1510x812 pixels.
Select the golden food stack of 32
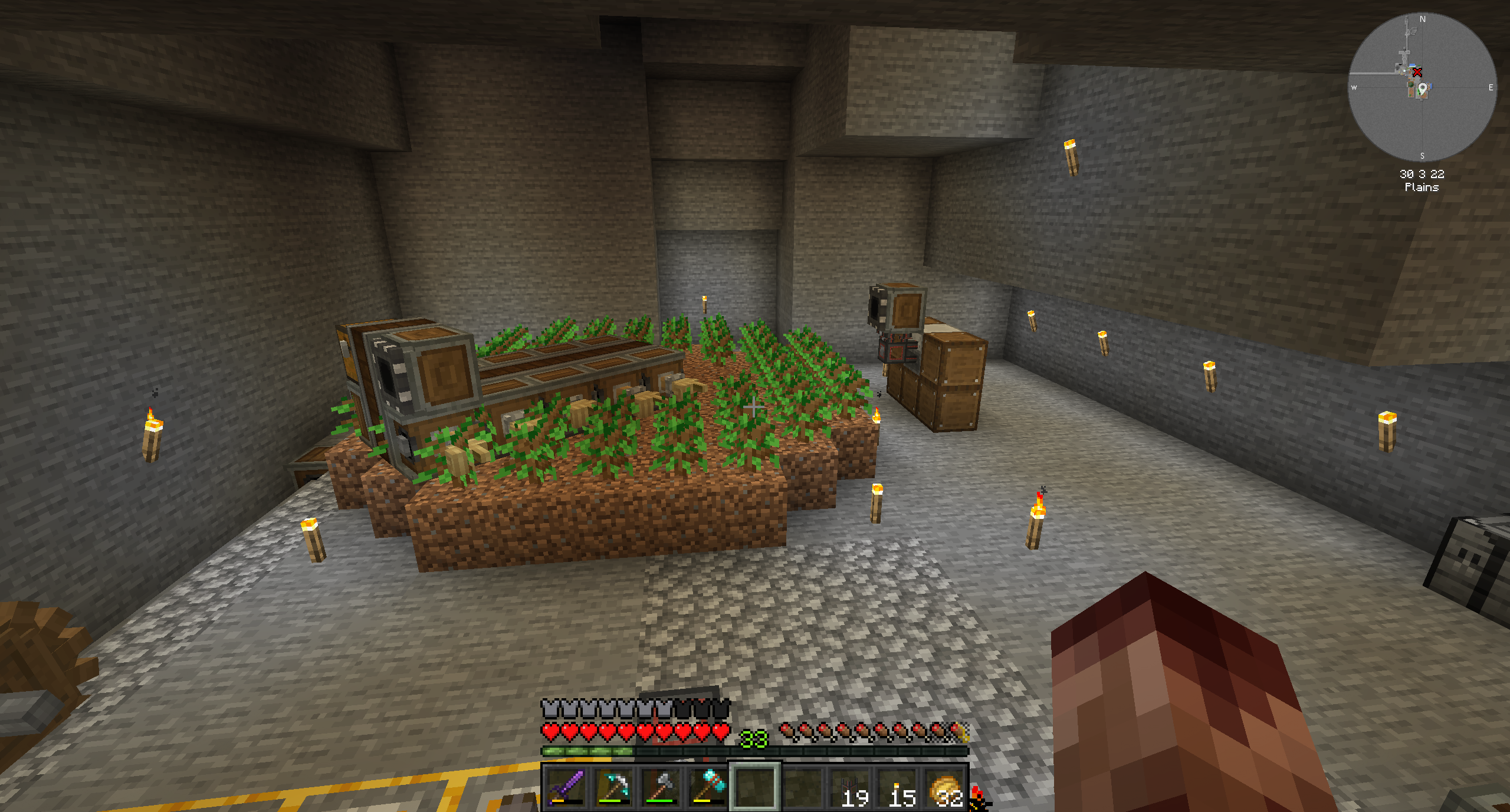(x=945, y=787)
